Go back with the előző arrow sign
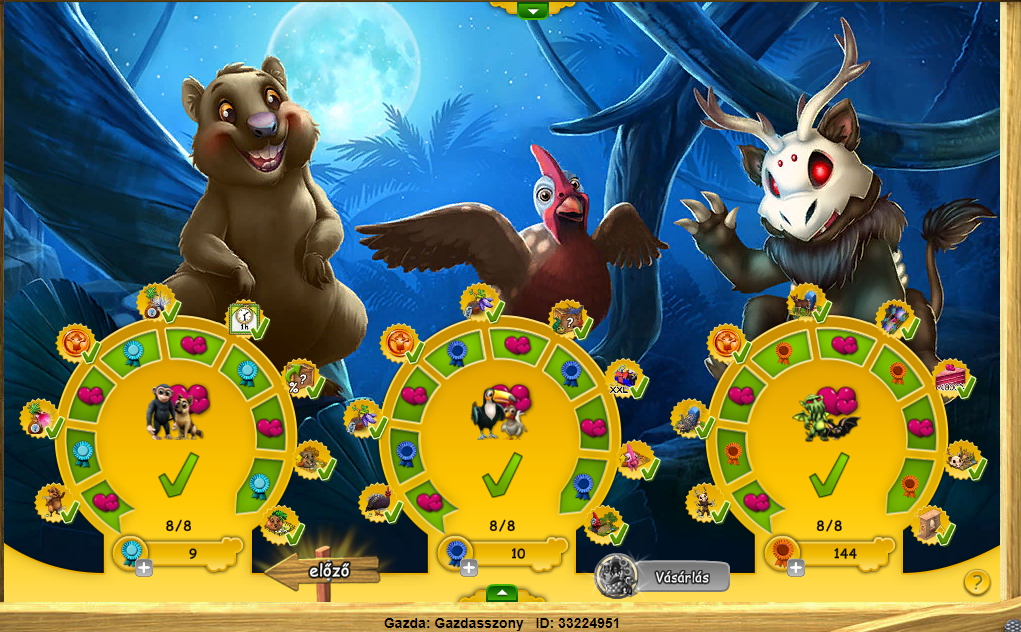The image size is (1021, 632). pos(322,572)
